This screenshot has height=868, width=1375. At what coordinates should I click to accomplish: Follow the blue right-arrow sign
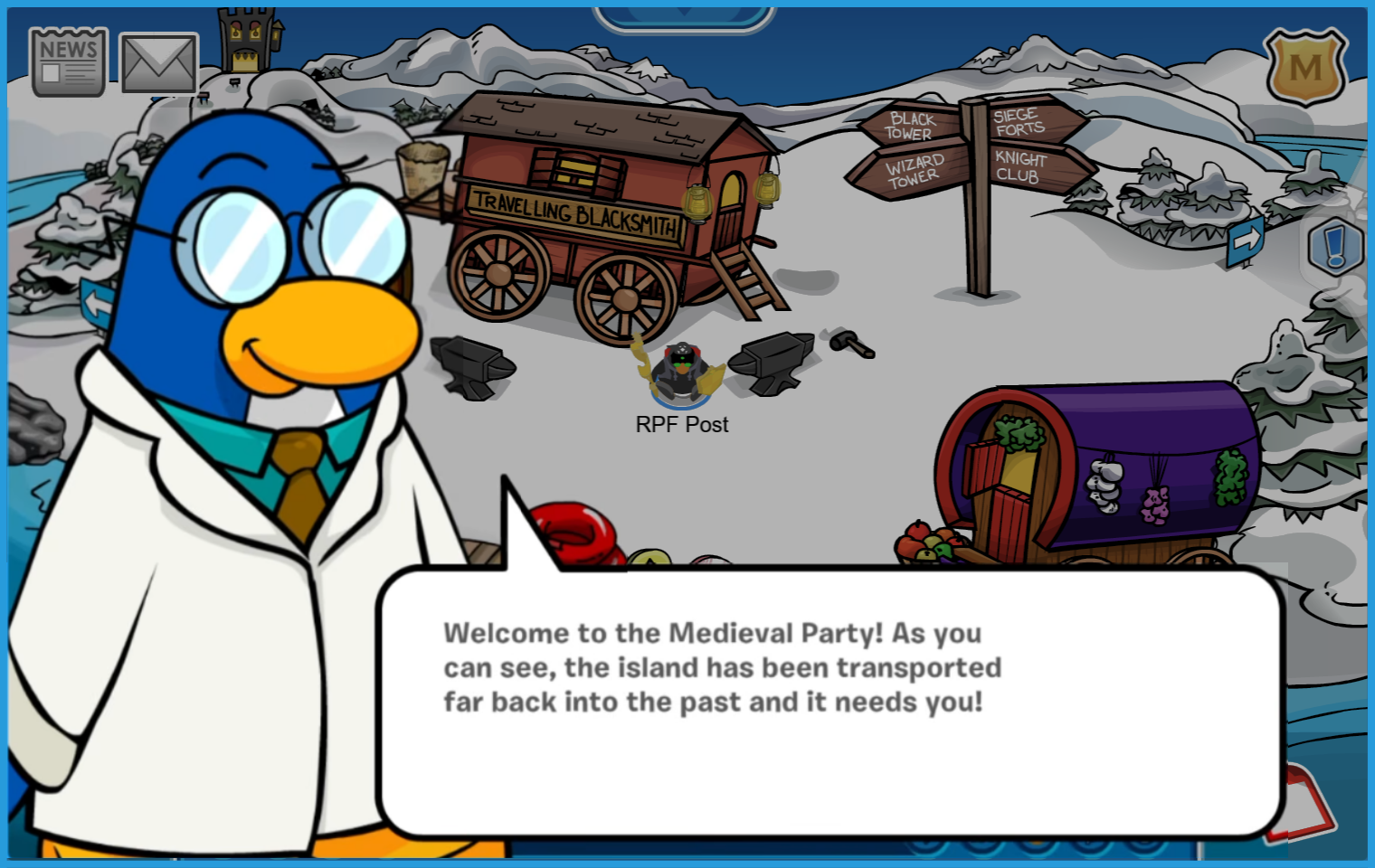point(1246,239)
